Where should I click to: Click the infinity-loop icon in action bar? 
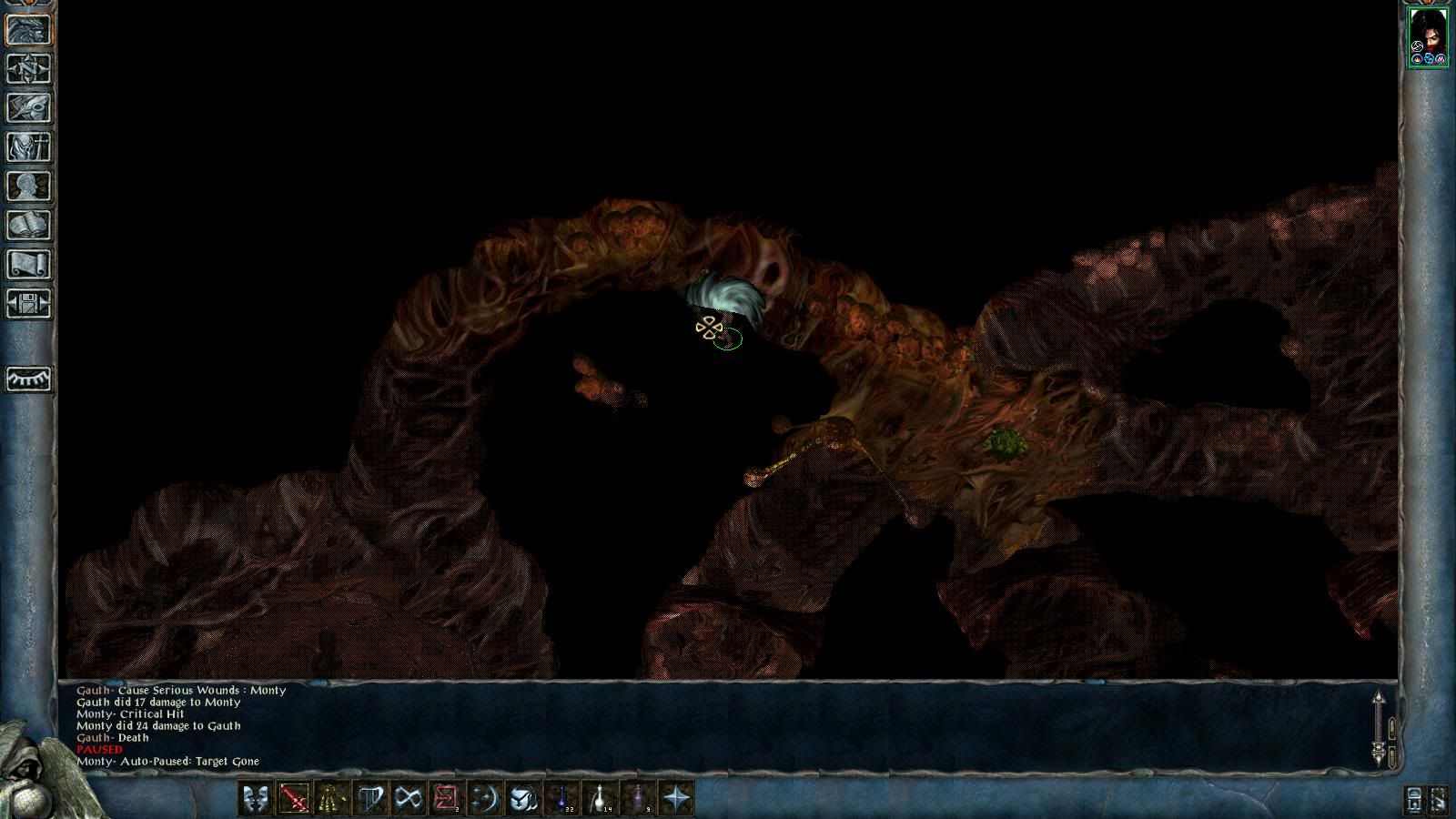(409, 799)
